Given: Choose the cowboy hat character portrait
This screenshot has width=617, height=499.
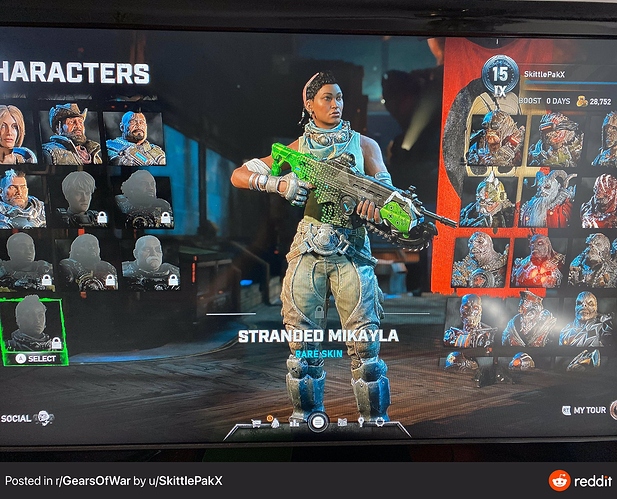Looking at the screenshot, I should click(x=71, y=133).
